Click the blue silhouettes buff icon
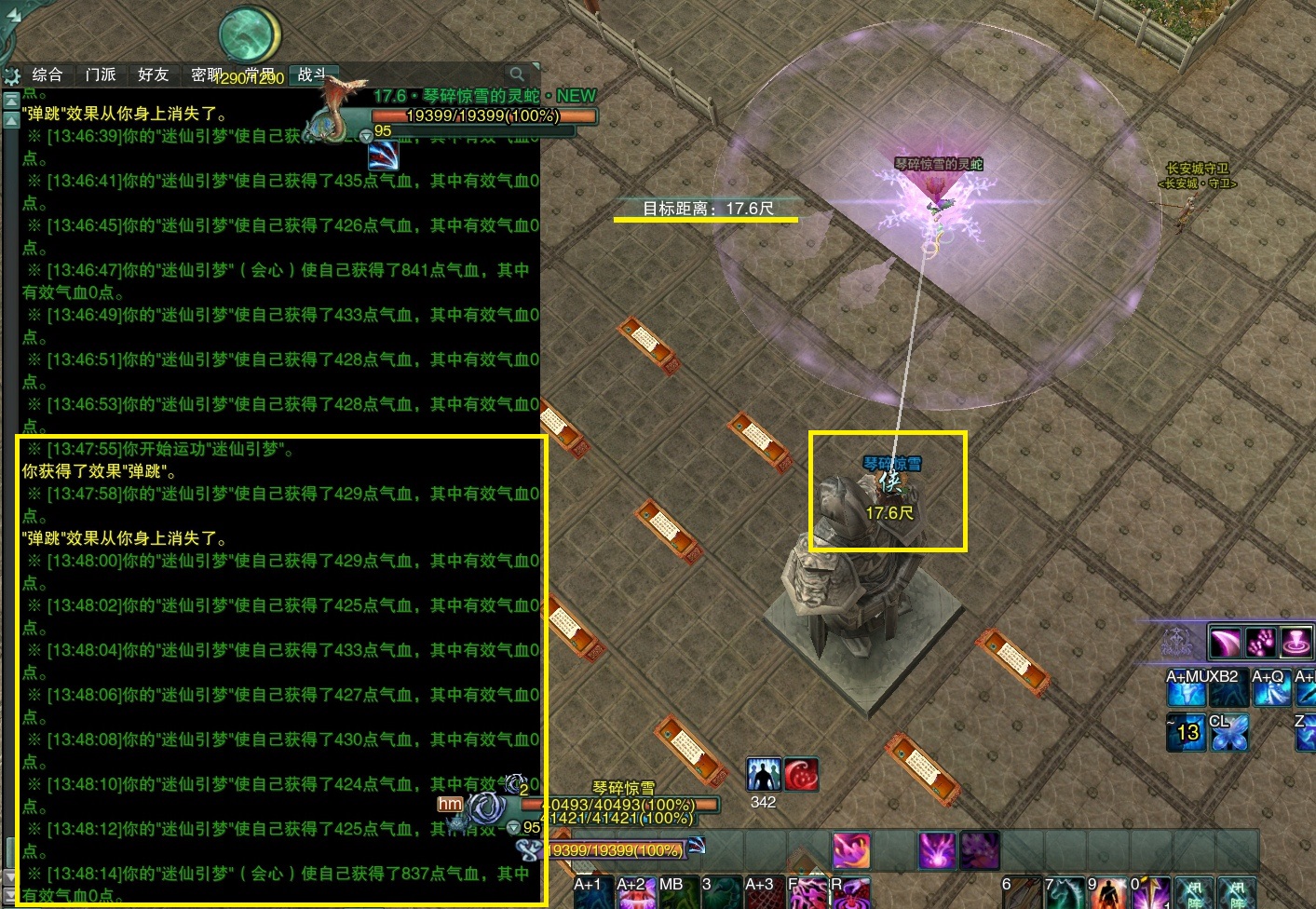This screenshot has width=1316, height=909. 764,775
